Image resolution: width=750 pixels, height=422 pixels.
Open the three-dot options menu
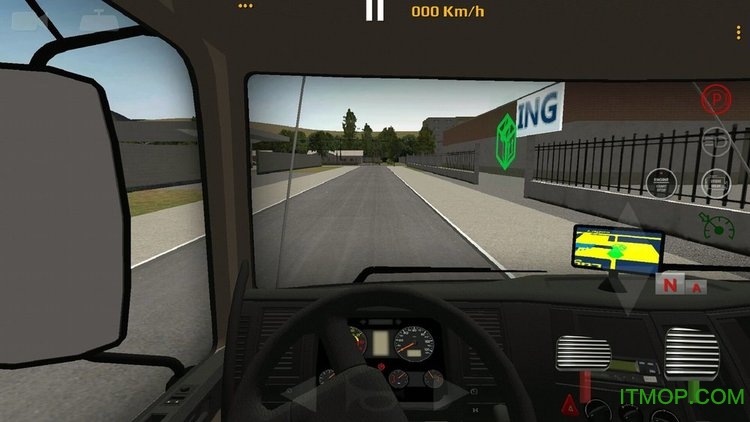[739, 34]
